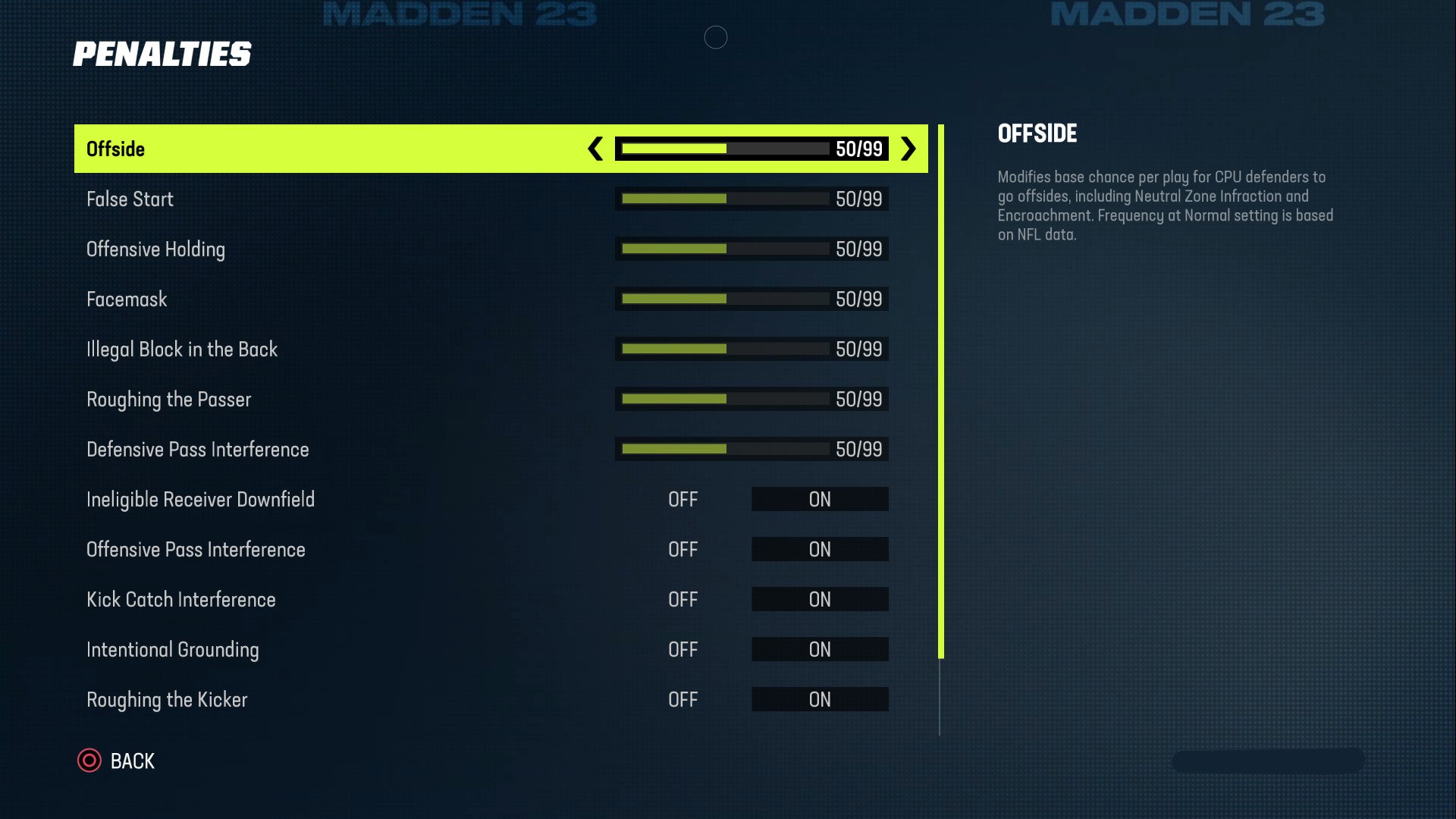Adjust Defensive Pass Interference slider

pyautogui.click(x=726, y=448)
